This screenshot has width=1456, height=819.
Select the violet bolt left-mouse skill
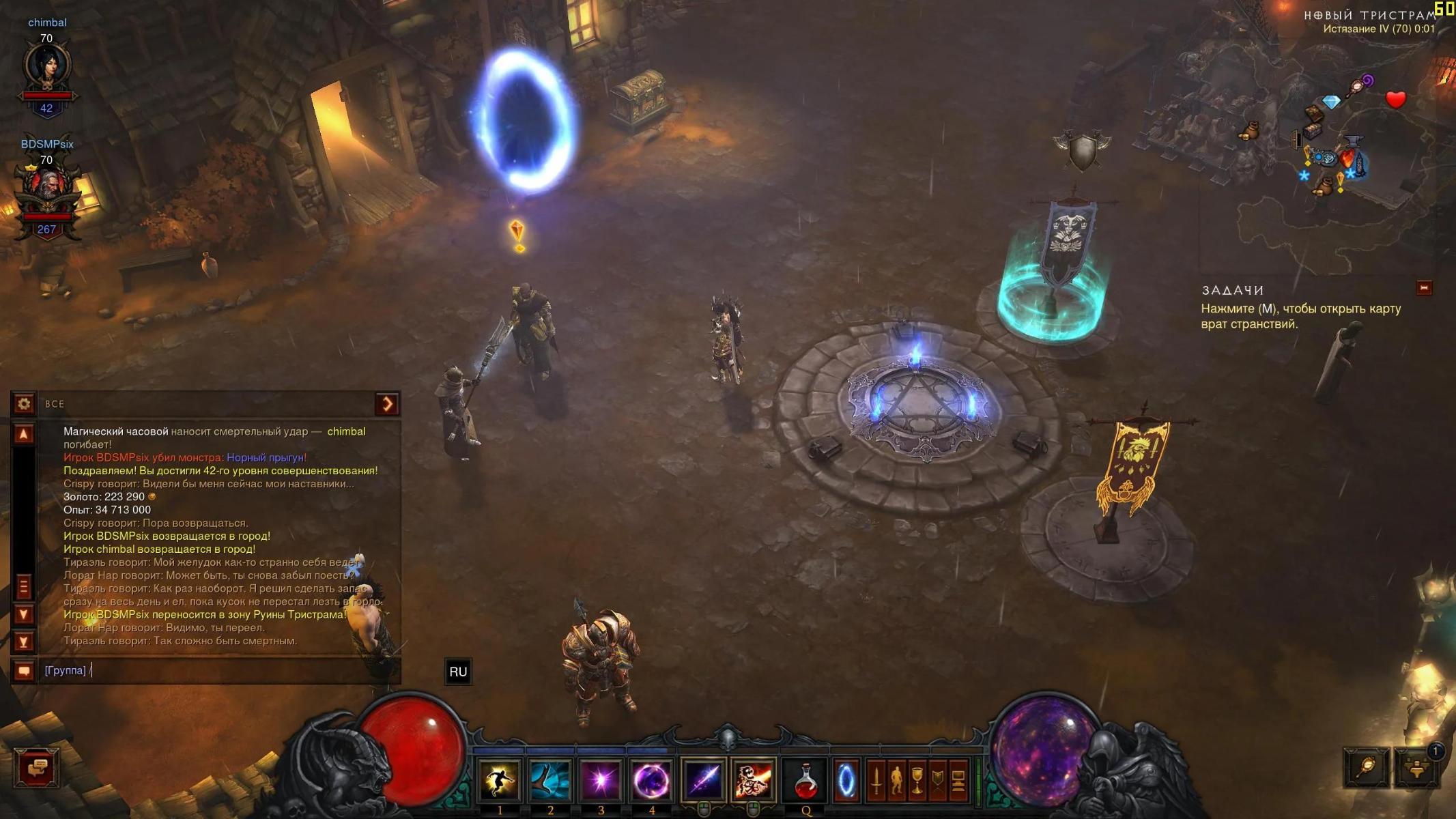point(703,779)
